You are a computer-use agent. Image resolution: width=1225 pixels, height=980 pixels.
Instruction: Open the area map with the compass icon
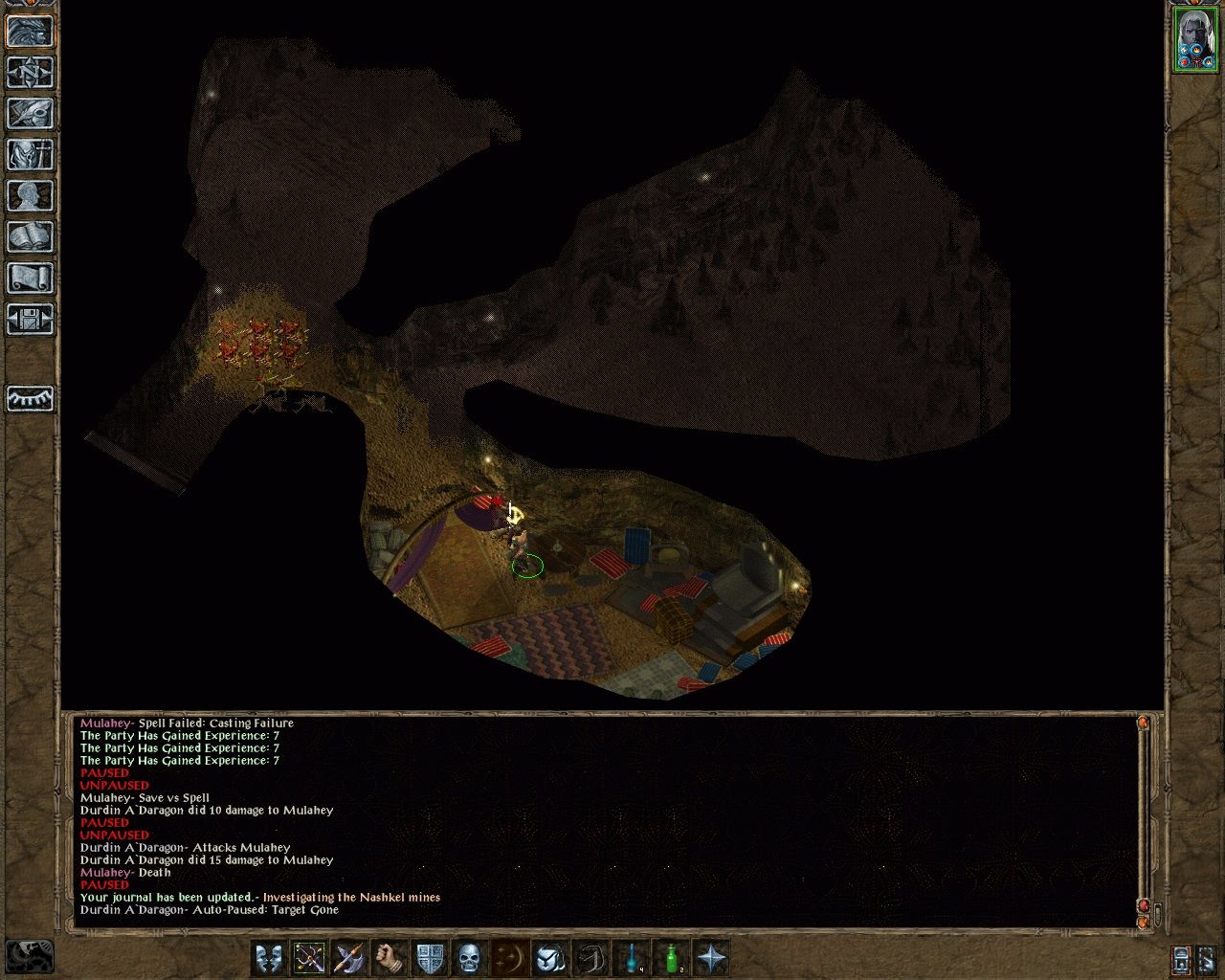(x=29, y=75)
